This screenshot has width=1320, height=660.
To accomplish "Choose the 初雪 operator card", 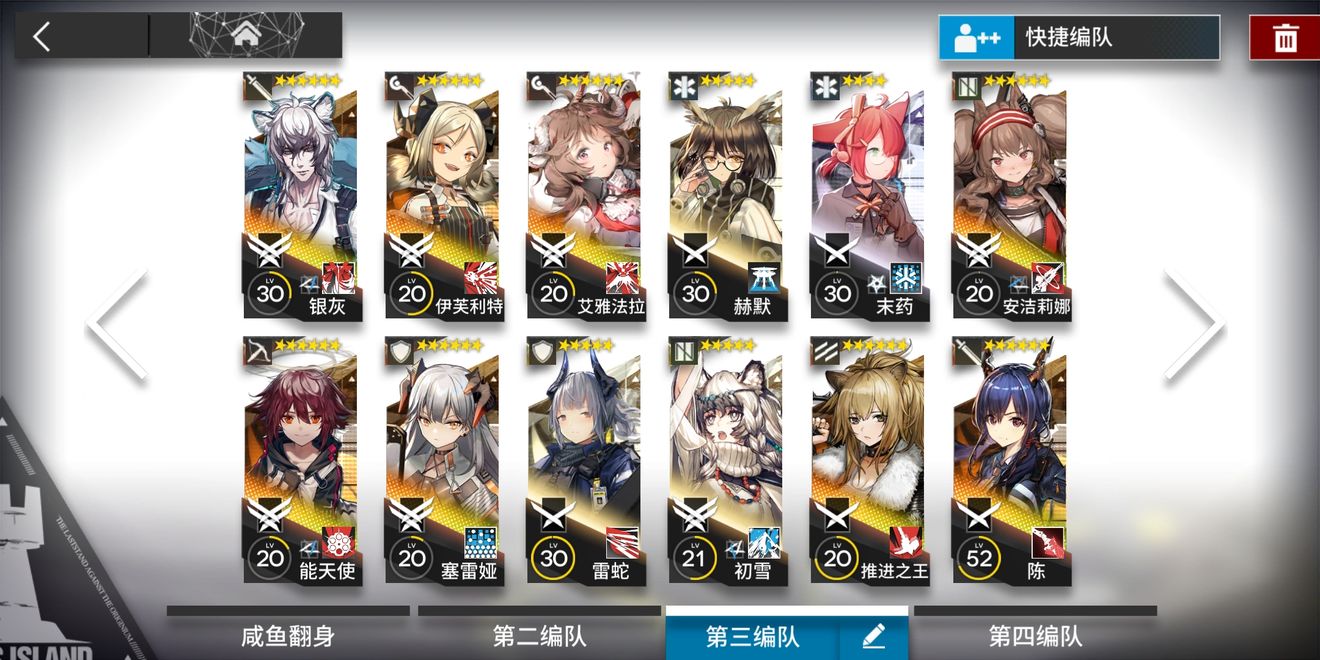I will (x=727, y=460).
